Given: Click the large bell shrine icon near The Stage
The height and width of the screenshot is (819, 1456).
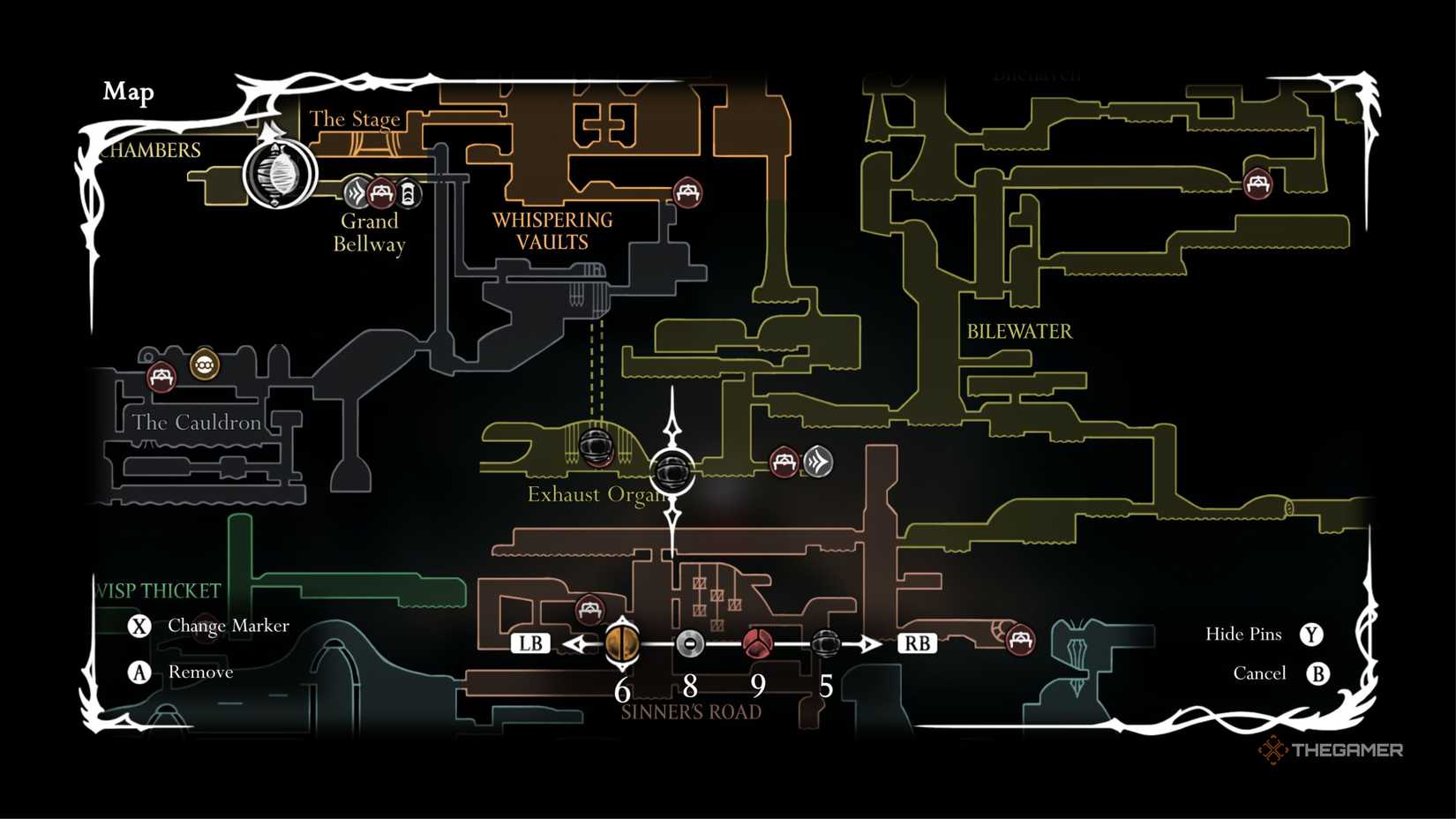Looking at the screenshot, I should tap(278, 175).
